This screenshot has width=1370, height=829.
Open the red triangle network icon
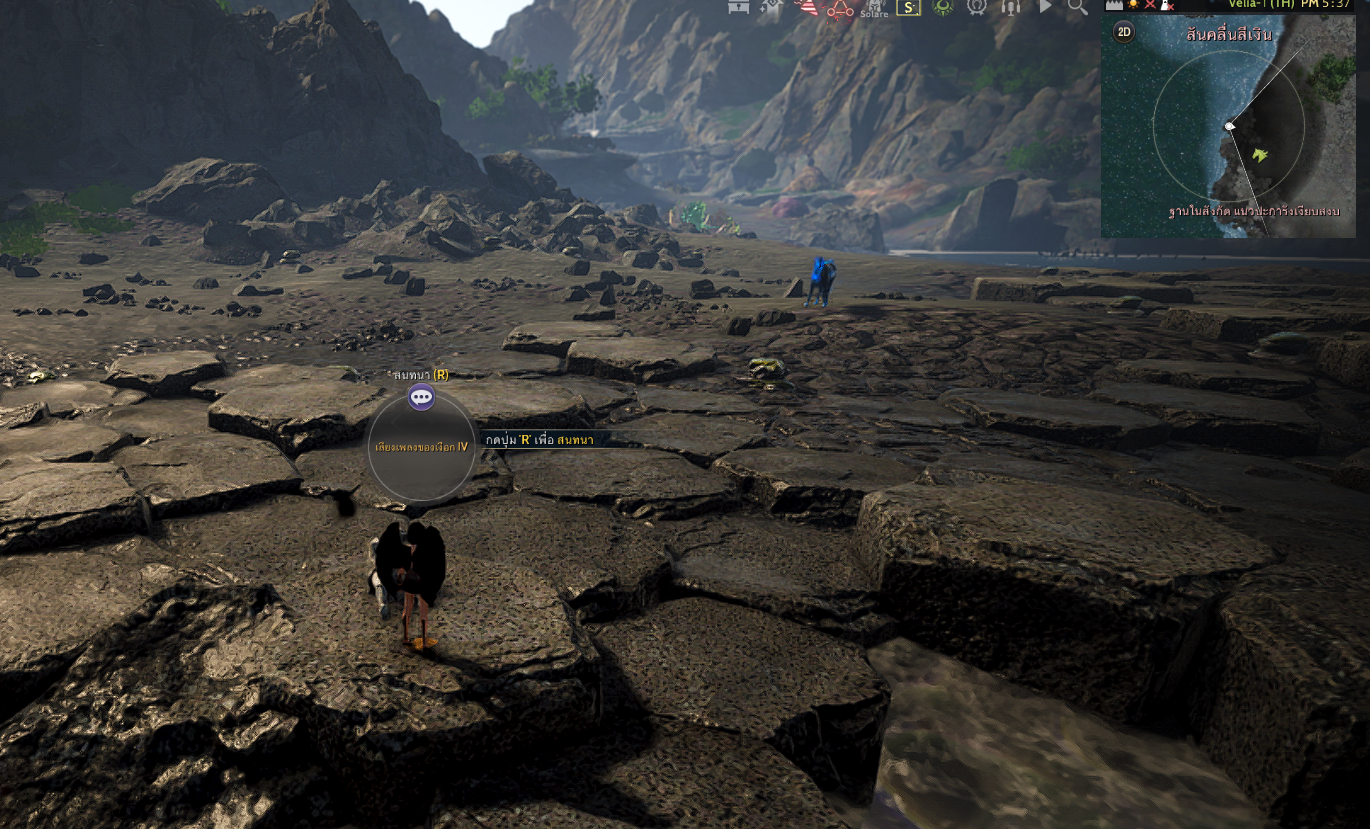838,8
